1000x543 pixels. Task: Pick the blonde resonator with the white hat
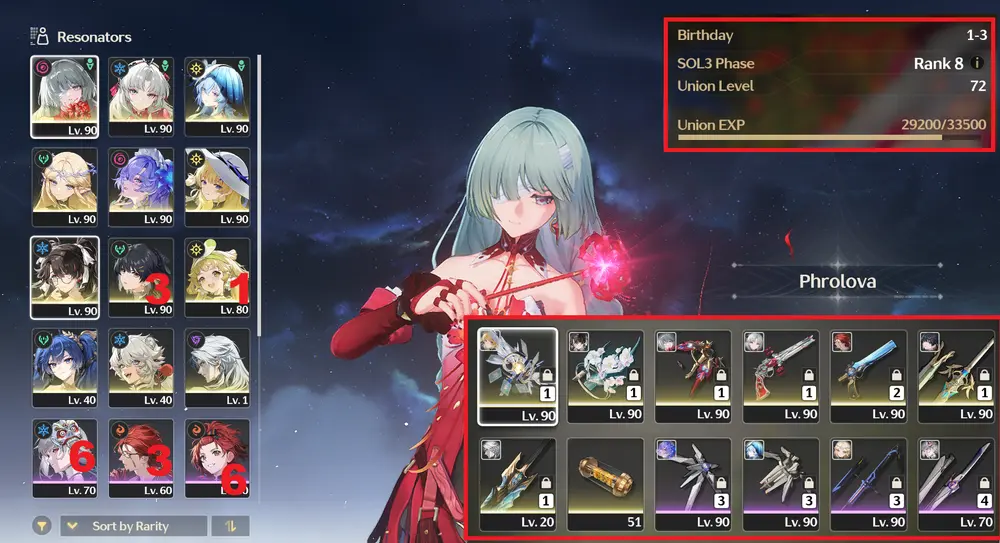pyautogui.click(x=217, y=186)
